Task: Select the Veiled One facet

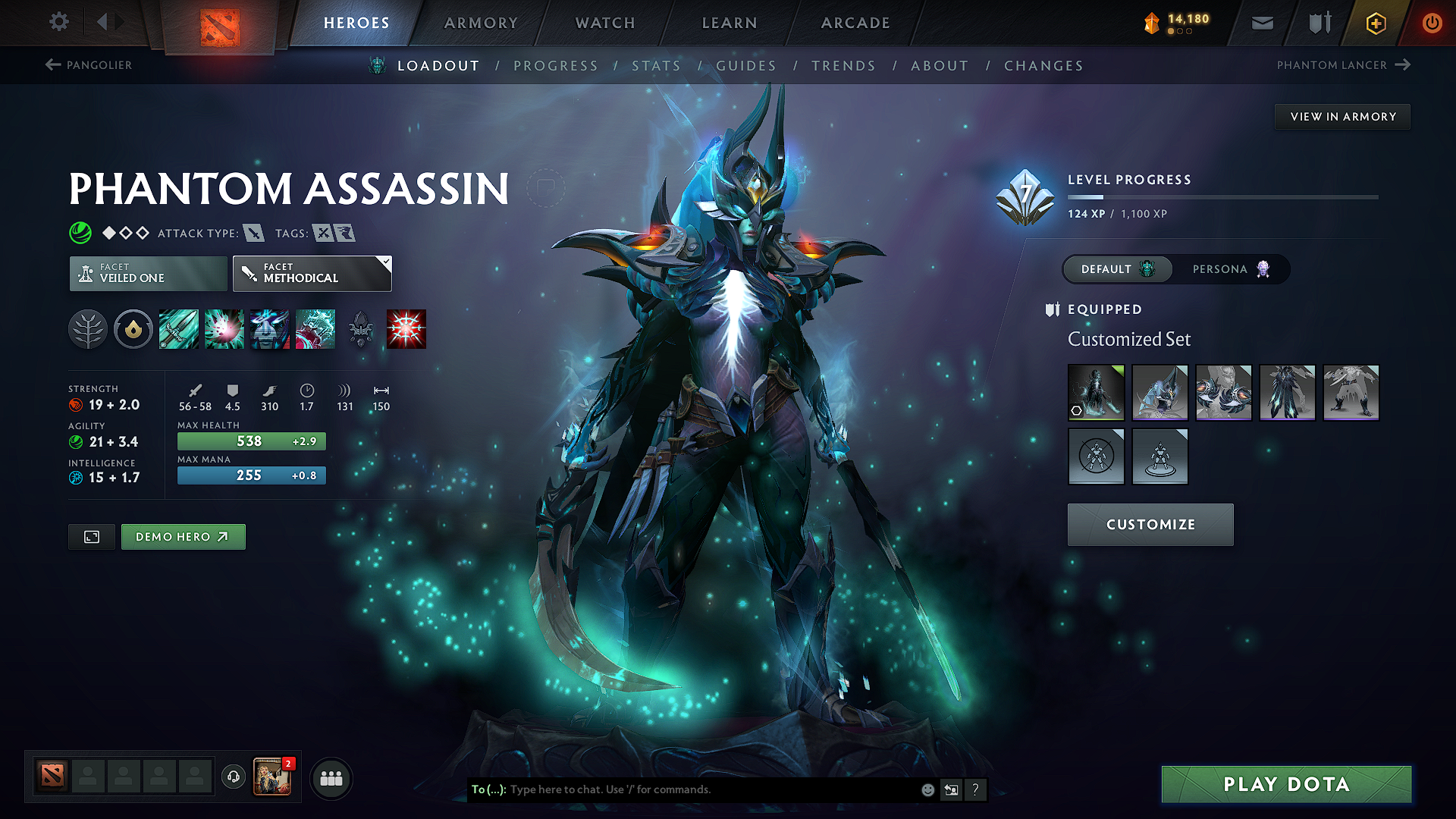Action: pyautogui.click(x=147, y=273)
